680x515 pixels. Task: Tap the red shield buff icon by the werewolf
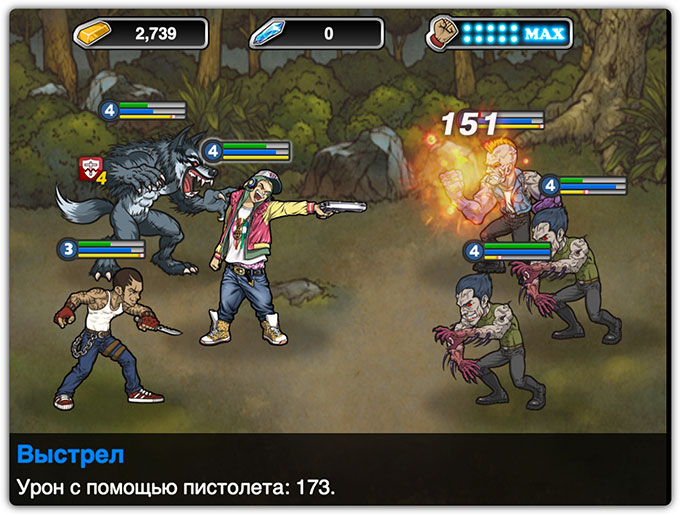click(x=91, y=171)
